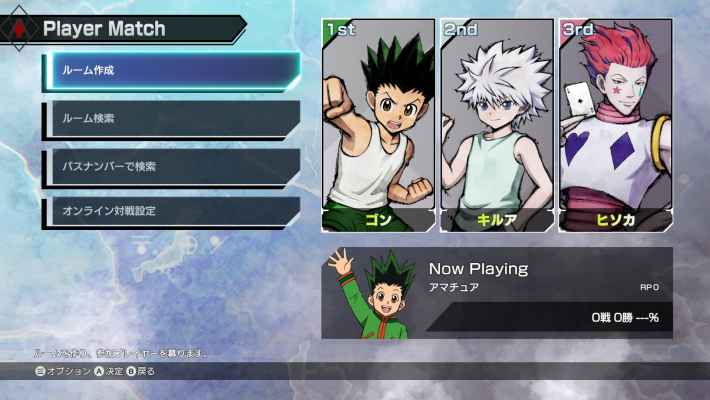Select the 1st character card ゴン
This screenshot has width=710, height=400.
click(x=378, y=126)
